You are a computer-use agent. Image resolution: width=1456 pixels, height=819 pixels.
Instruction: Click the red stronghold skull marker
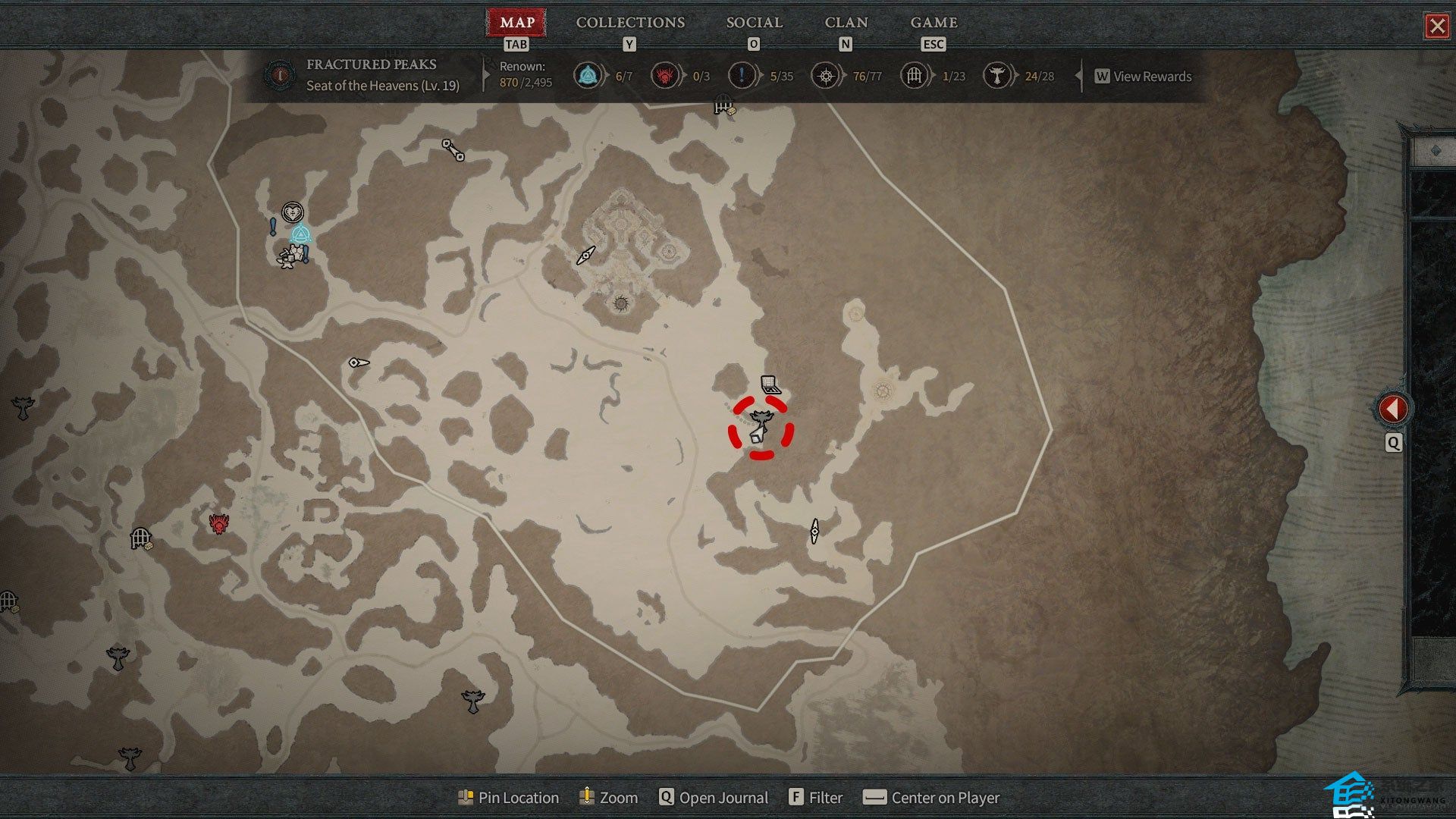pos(219,523)
